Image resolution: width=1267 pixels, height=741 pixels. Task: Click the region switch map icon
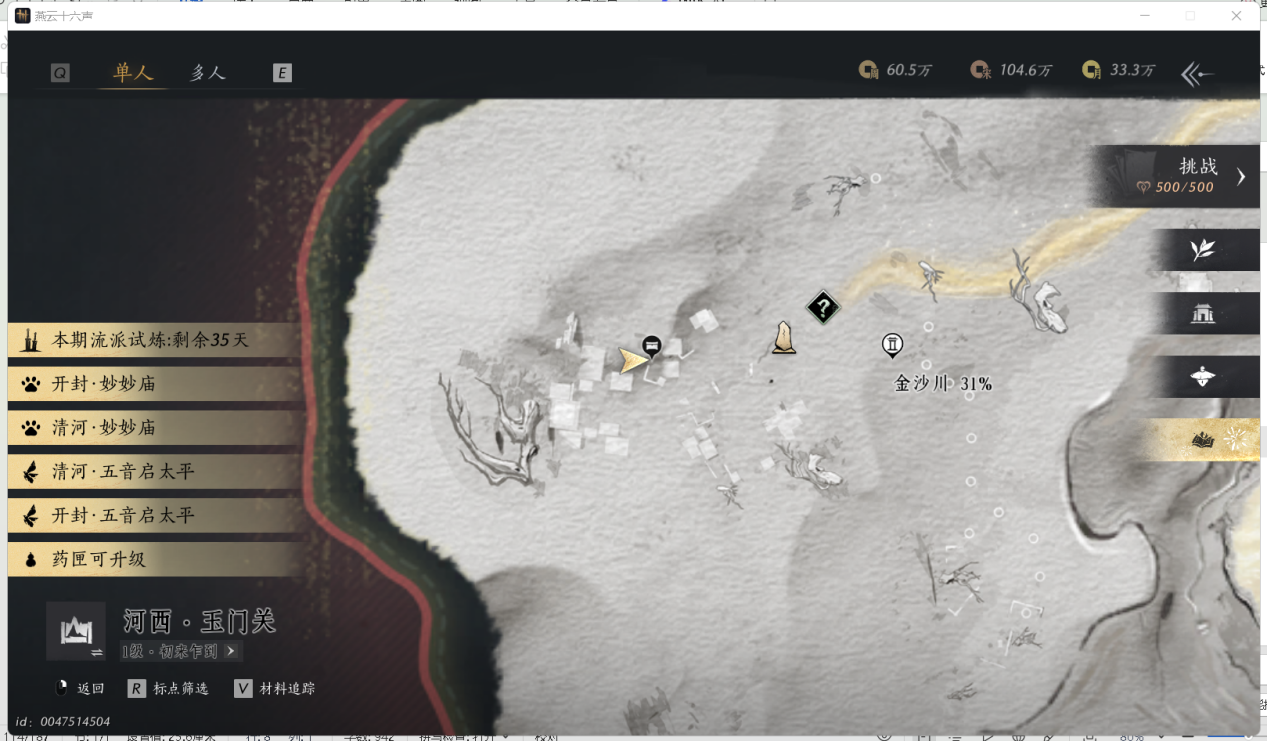point(76,631)
